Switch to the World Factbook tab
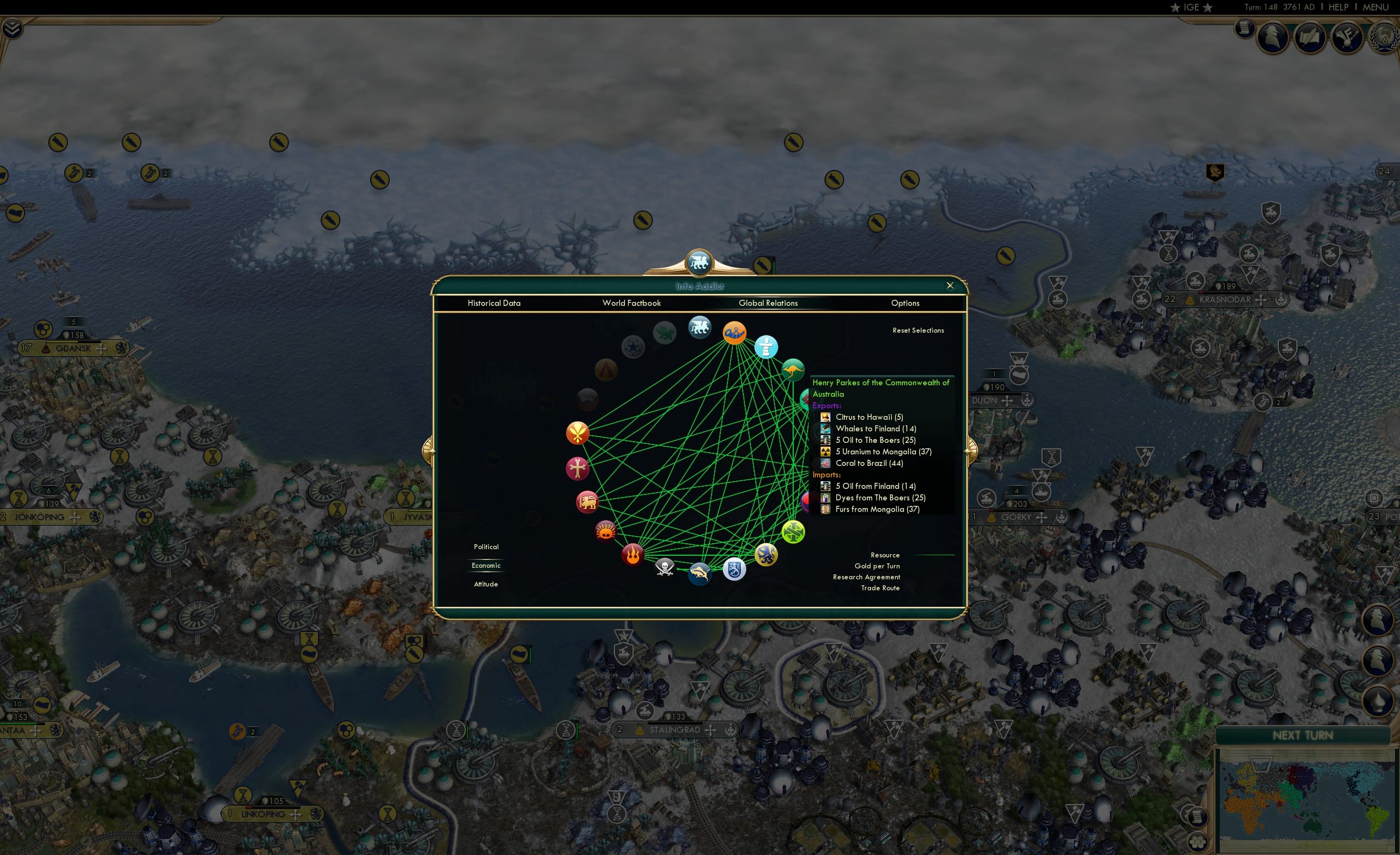This screenshot has width=1400, height=855. [x=632, y=303]
